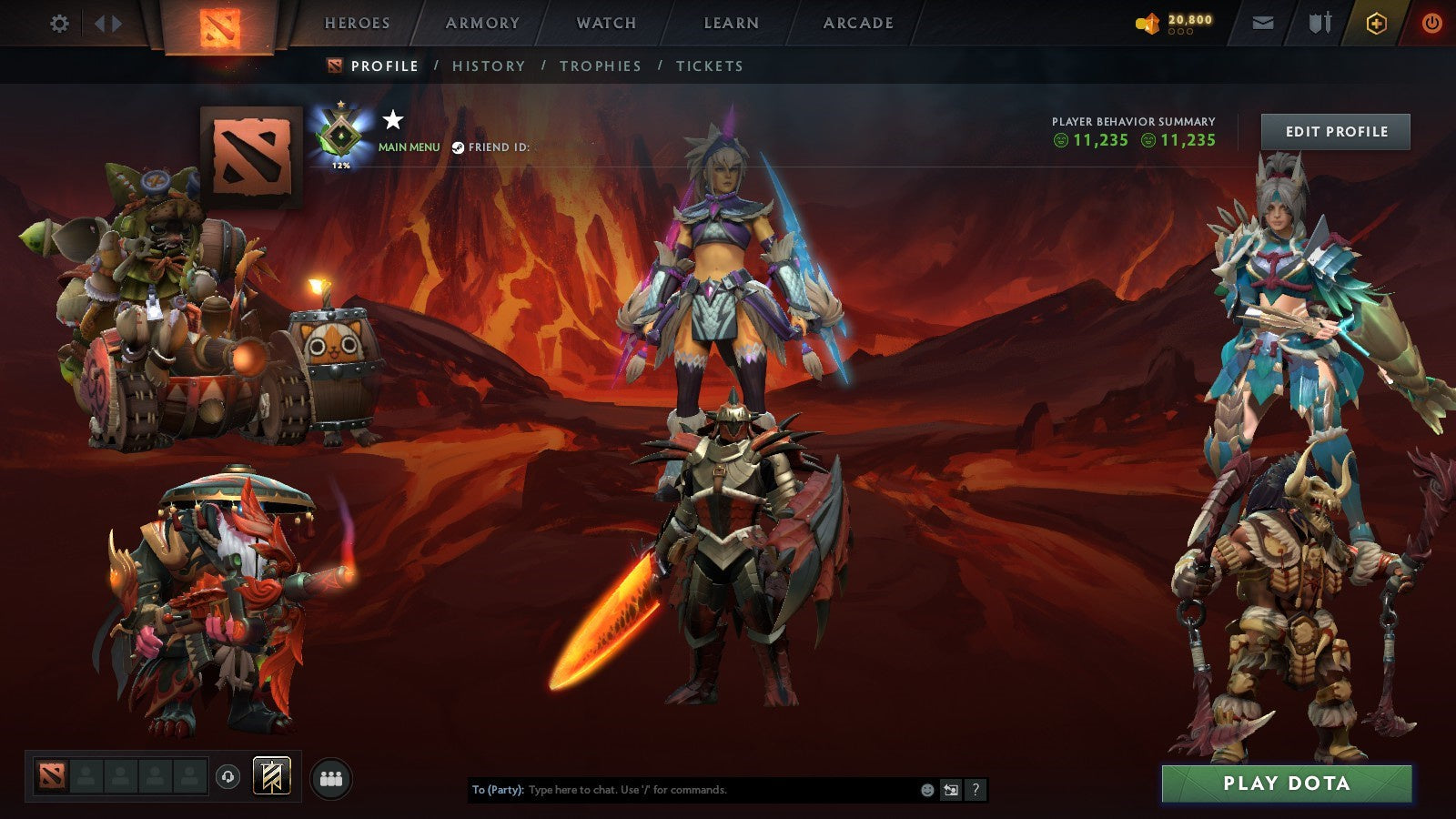The height and width of the screenshot is (819, 1456).
Task: Open the settings gear menu
Action: 60,25
